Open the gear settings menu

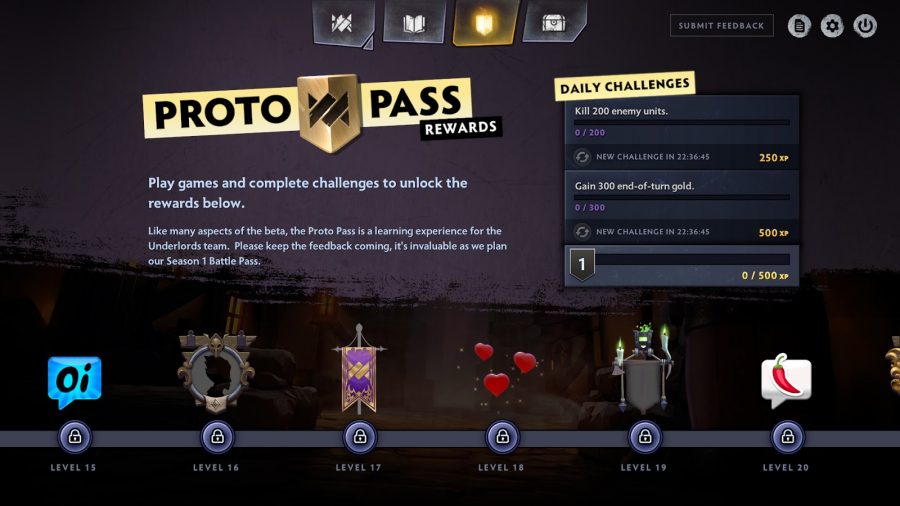pyautogui.click(x=832, y=26)
